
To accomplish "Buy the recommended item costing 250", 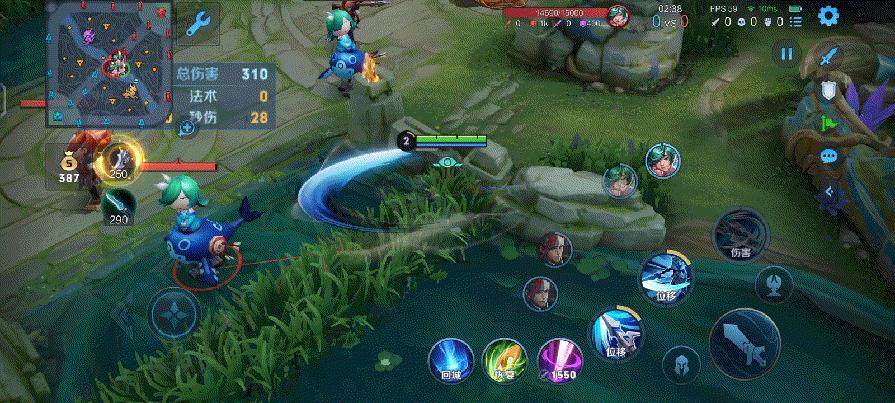I will [x=122, y=161].
